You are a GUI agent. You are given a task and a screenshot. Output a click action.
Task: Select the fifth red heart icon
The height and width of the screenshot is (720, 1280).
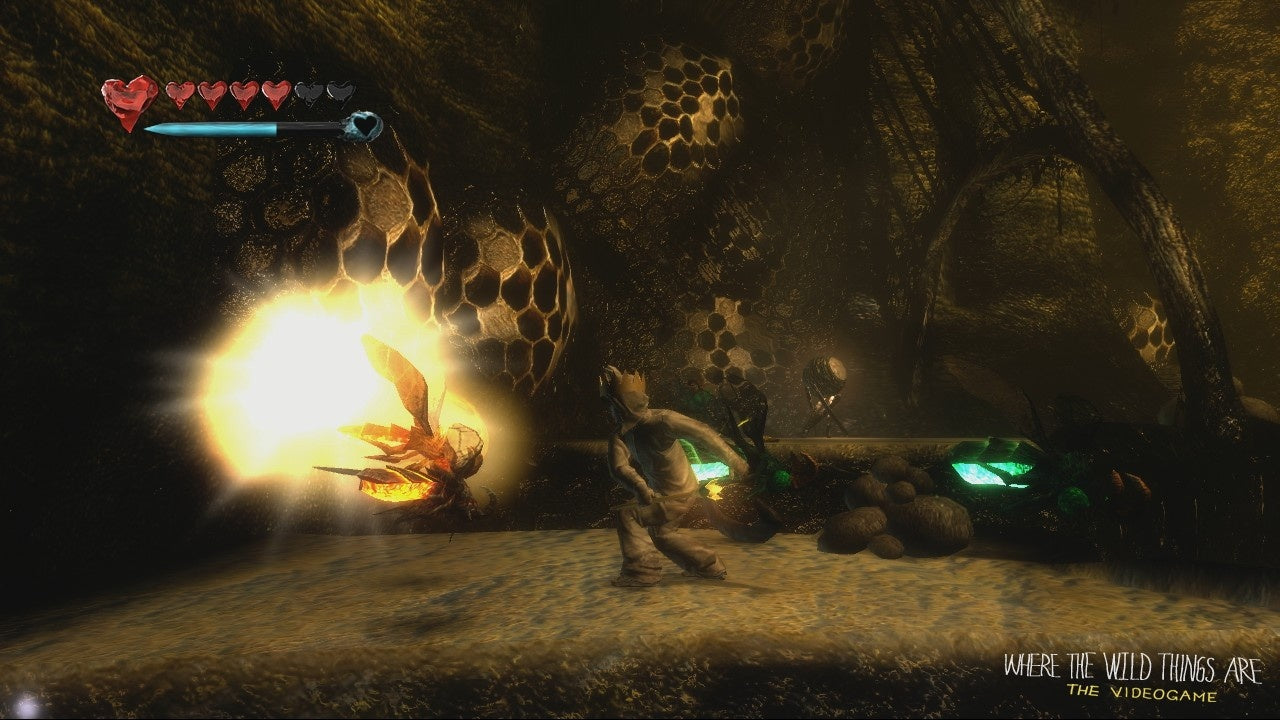[275, 95]
